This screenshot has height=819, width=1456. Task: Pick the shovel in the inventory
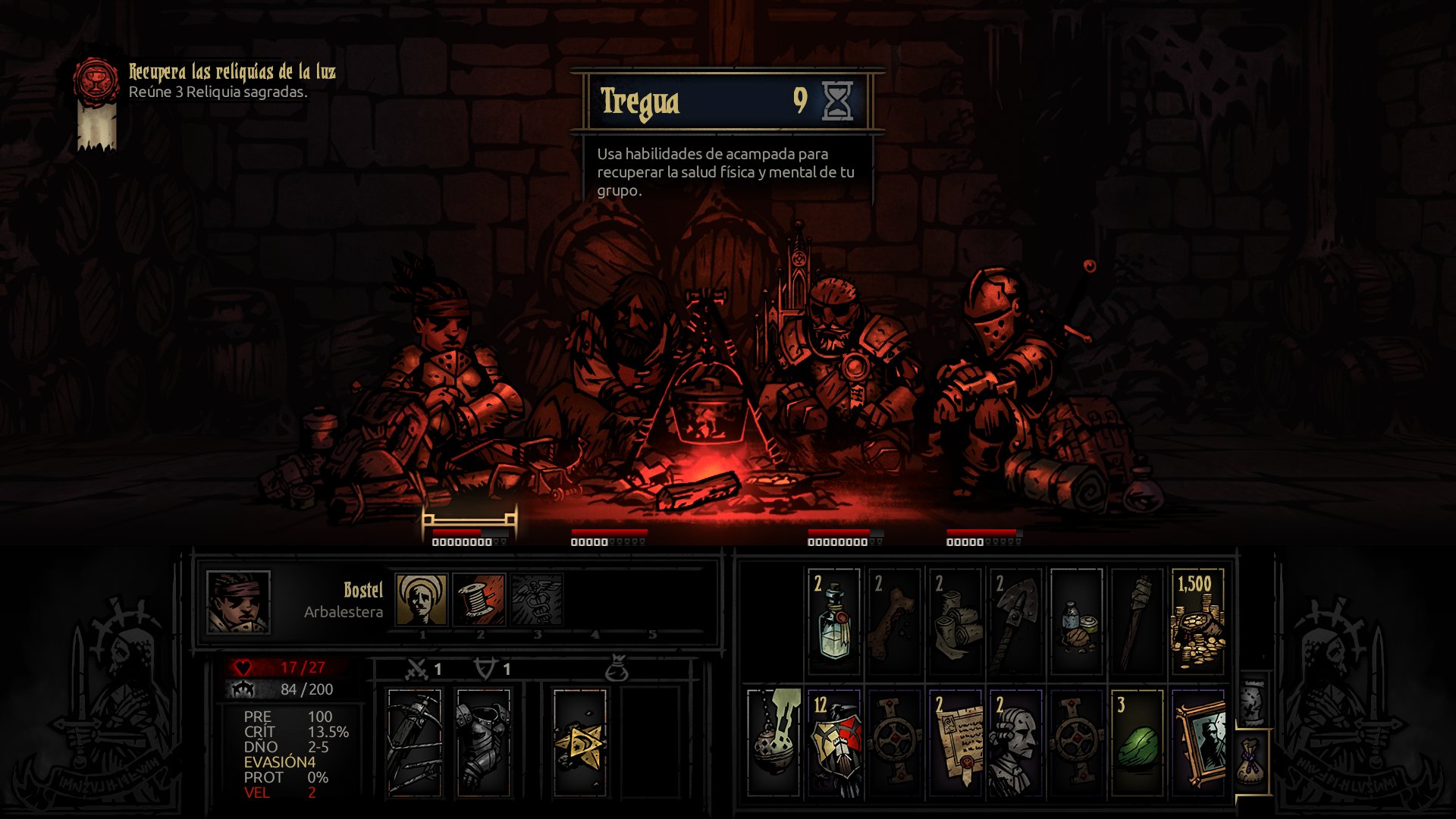[1015, 621]
